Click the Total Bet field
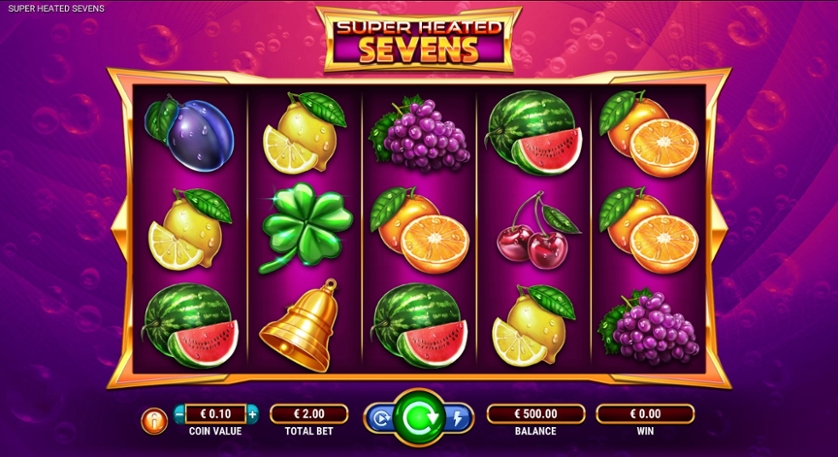 pos(308,414)
